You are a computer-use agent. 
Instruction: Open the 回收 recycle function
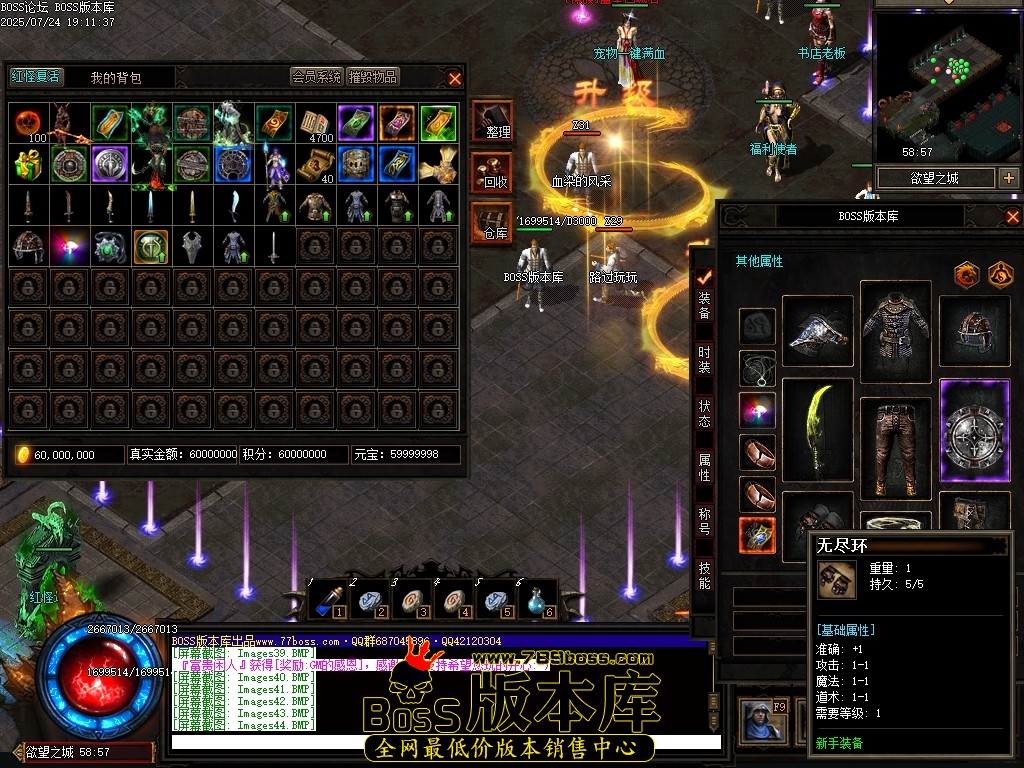pyautogui.click(x=493, y=173)
